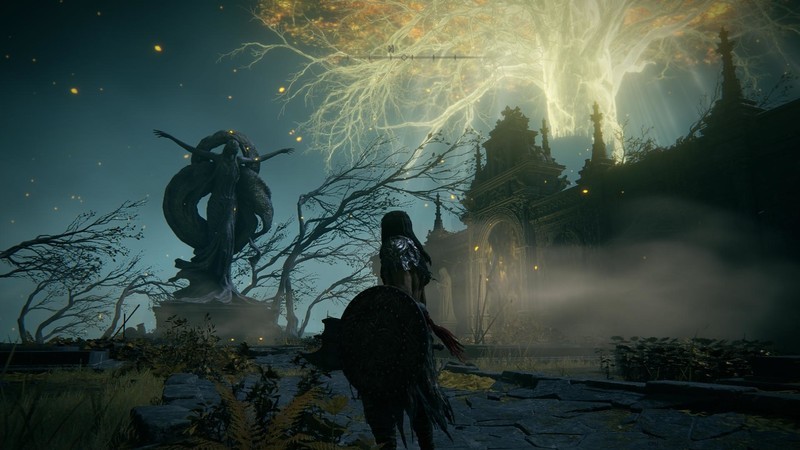Click the compass heading bar
Image resolution: width=800 pixels, height=450 pixels.
coord(400,57)
